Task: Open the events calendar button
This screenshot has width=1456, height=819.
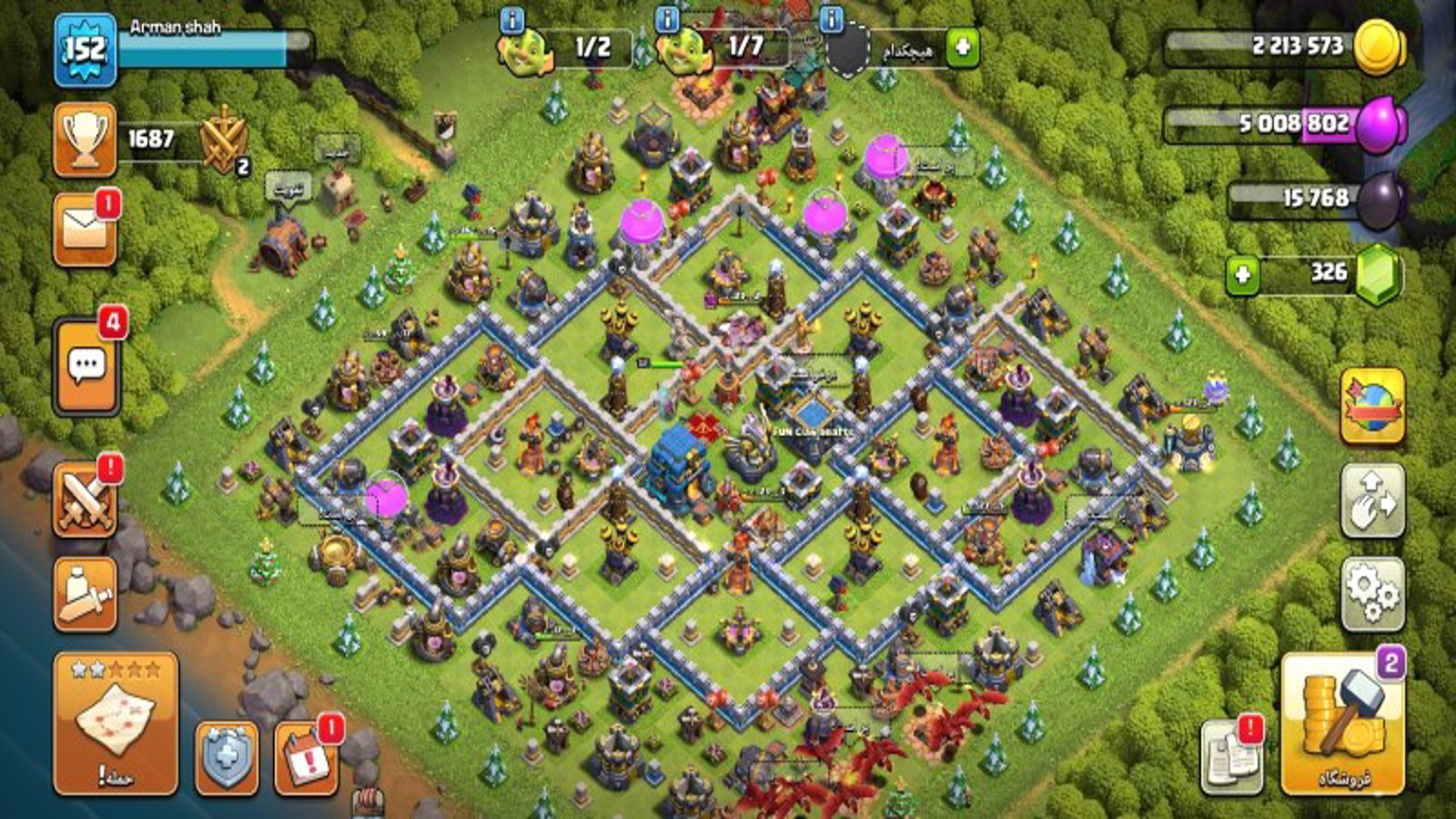Action: [306, 758]
